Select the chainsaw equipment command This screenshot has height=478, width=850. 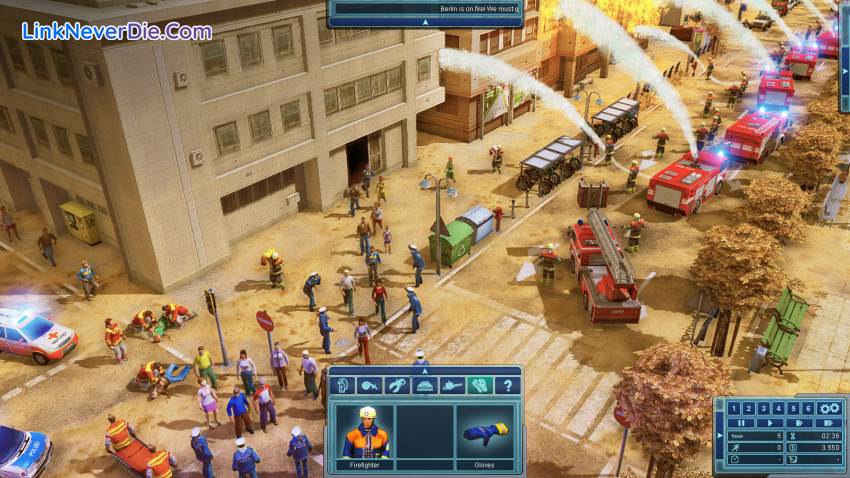[x=453, y=385]
